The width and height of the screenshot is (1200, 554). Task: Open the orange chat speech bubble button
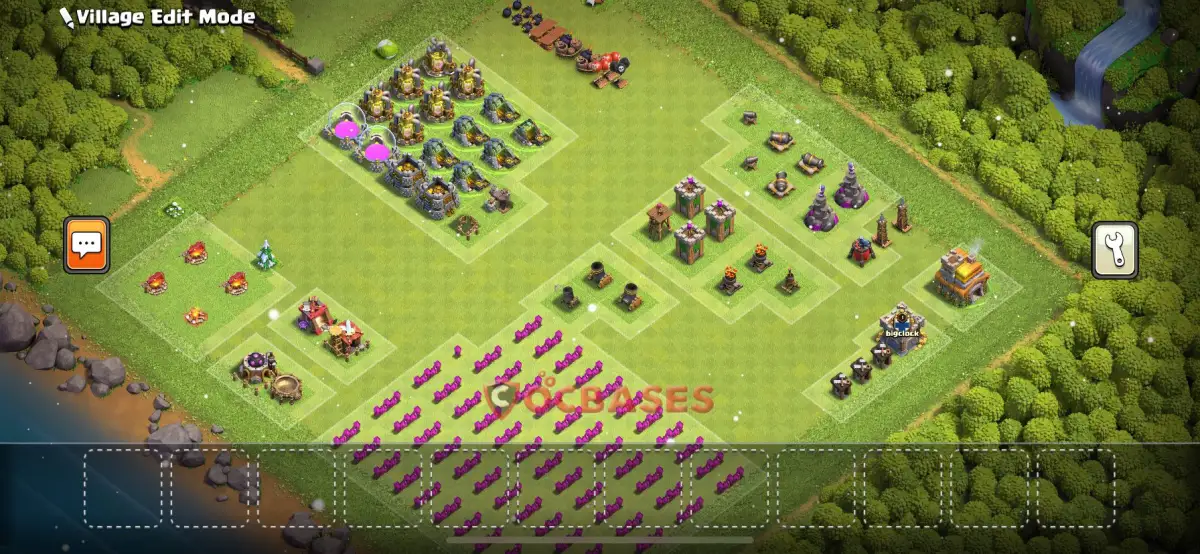tap(86, 244)
